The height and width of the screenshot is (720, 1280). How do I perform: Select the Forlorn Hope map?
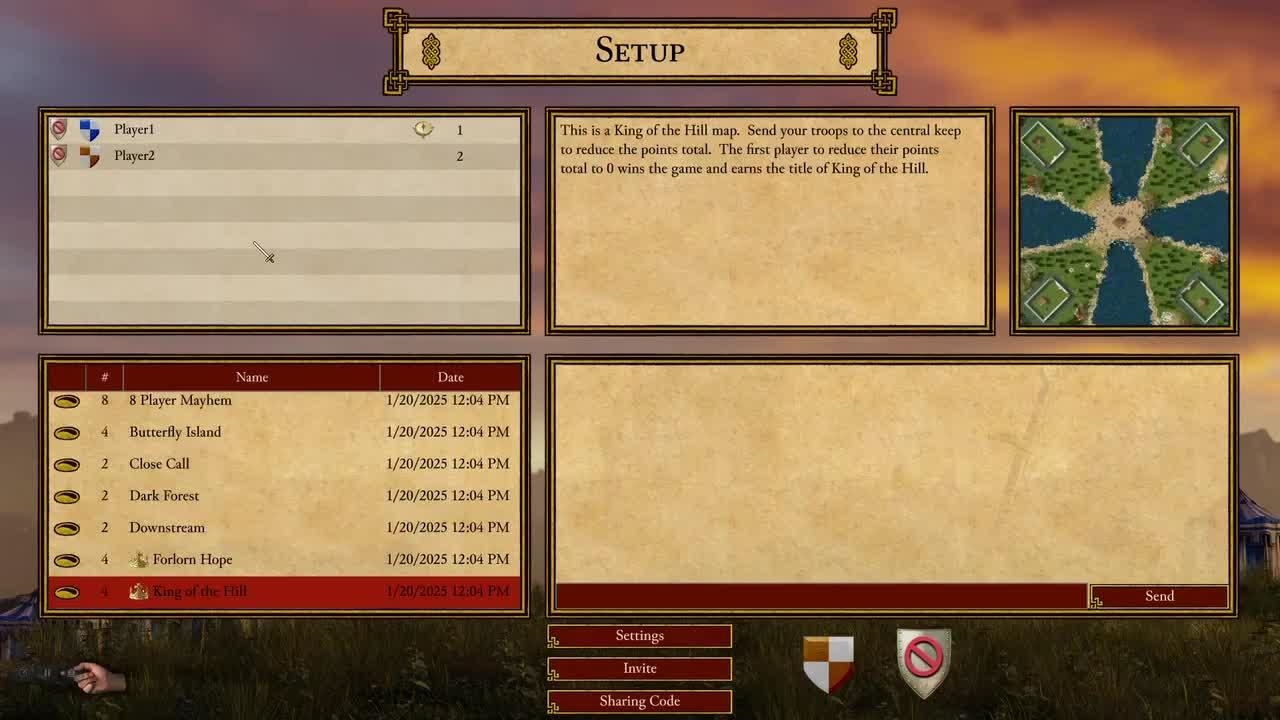pos(192,560)
